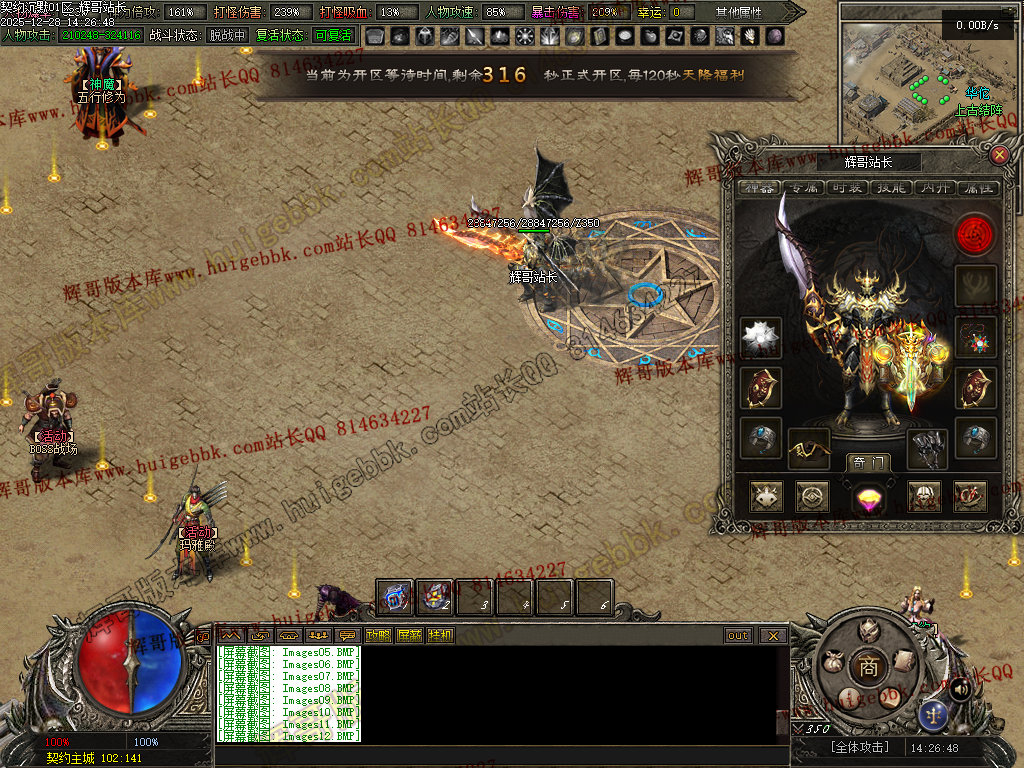Select the jeweled necklace equipment slot
This screenshot has height=768, width=1024.
click(974, 337)
